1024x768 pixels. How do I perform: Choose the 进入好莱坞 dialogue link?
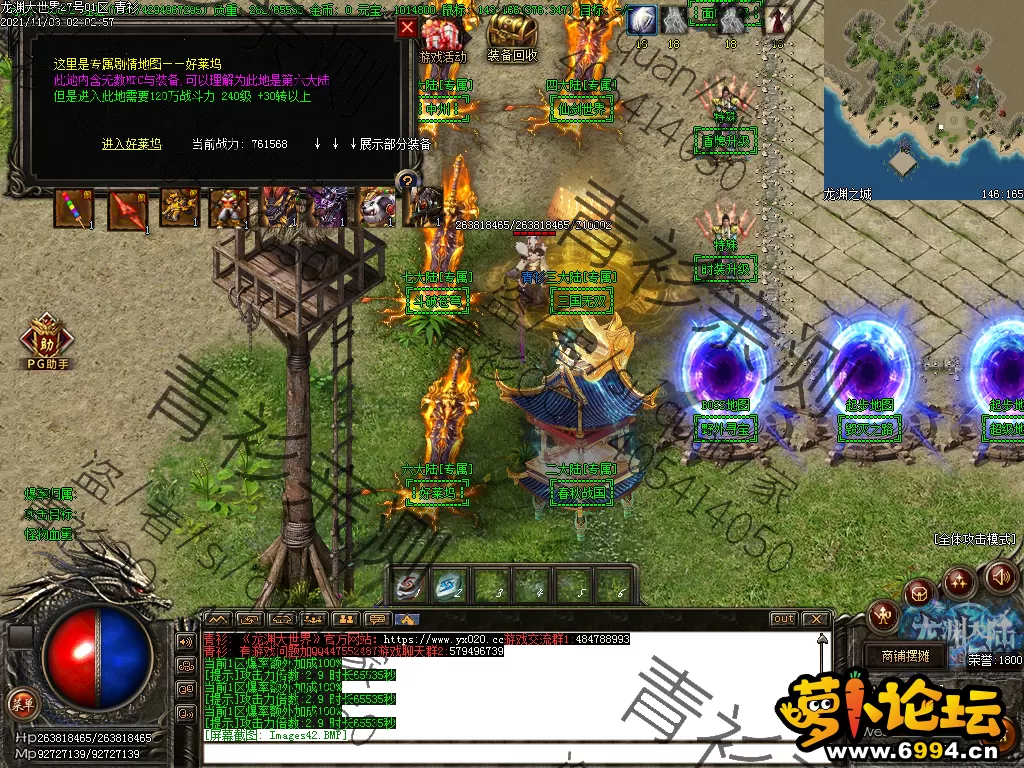coord(131,144)
